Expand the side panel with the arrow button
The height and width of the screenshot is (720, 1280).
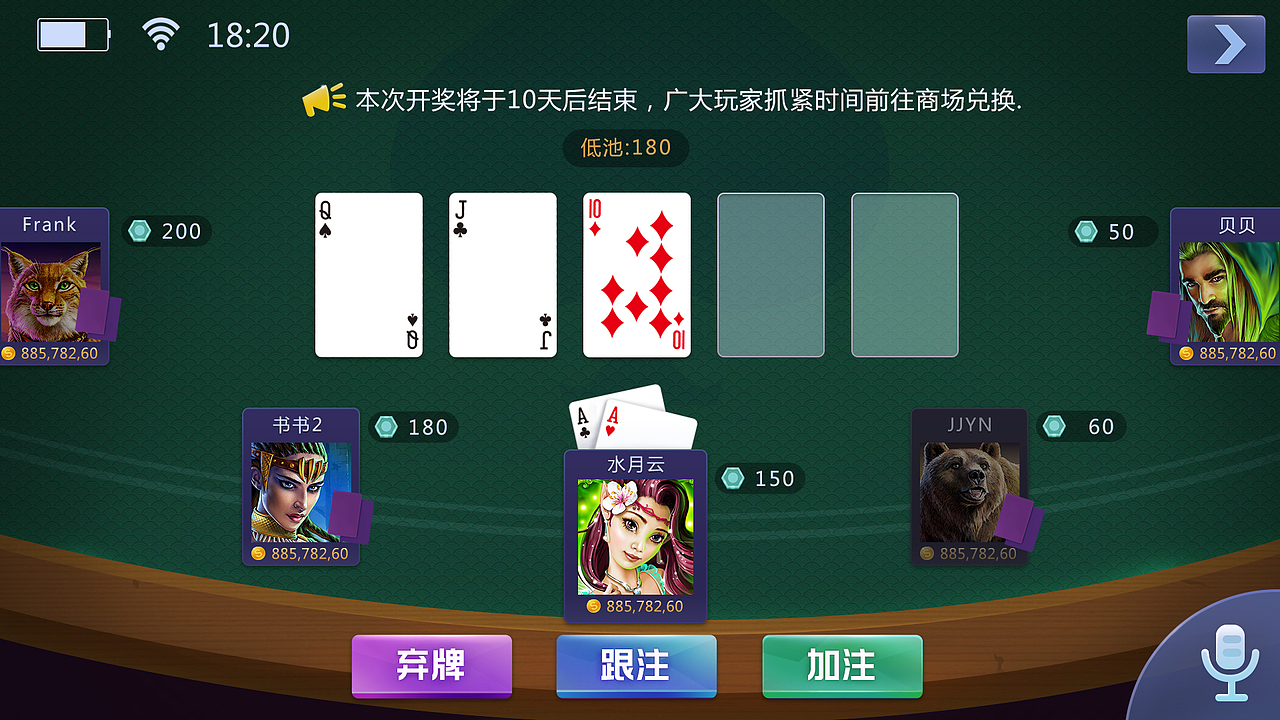tap(1226, 44)
